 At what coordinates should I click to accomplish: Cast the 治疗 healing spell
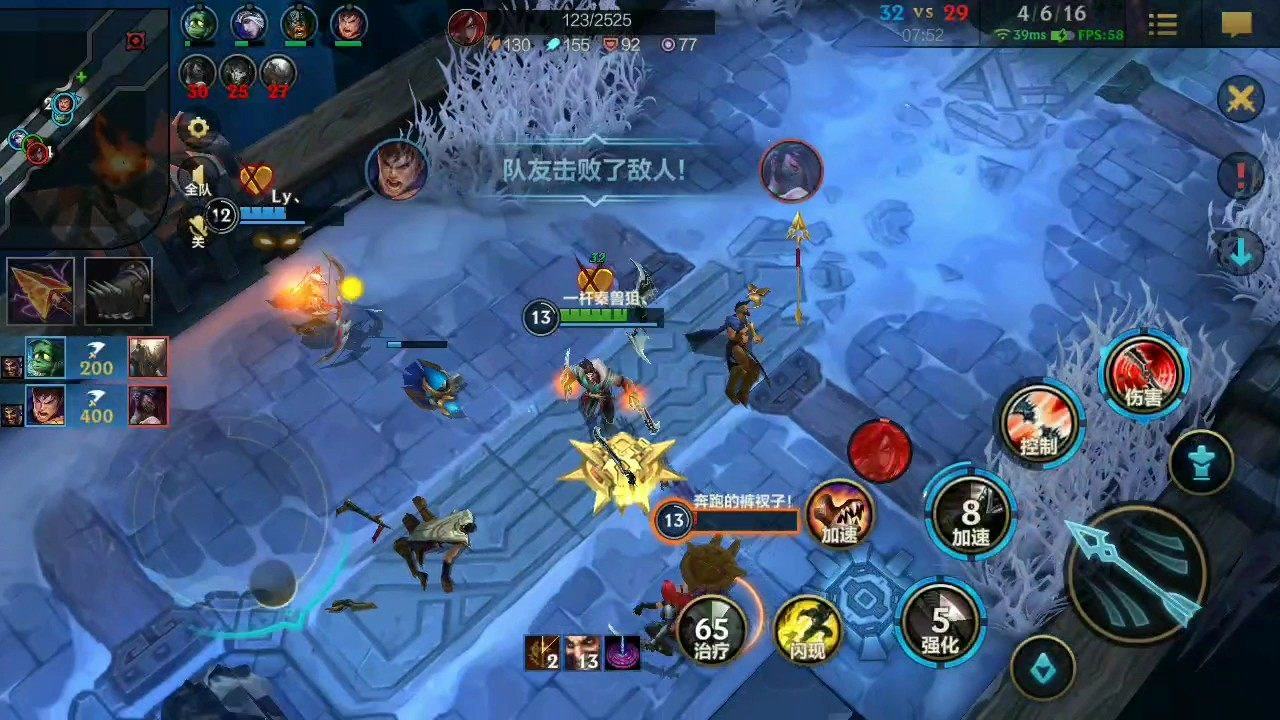(711, 631)
